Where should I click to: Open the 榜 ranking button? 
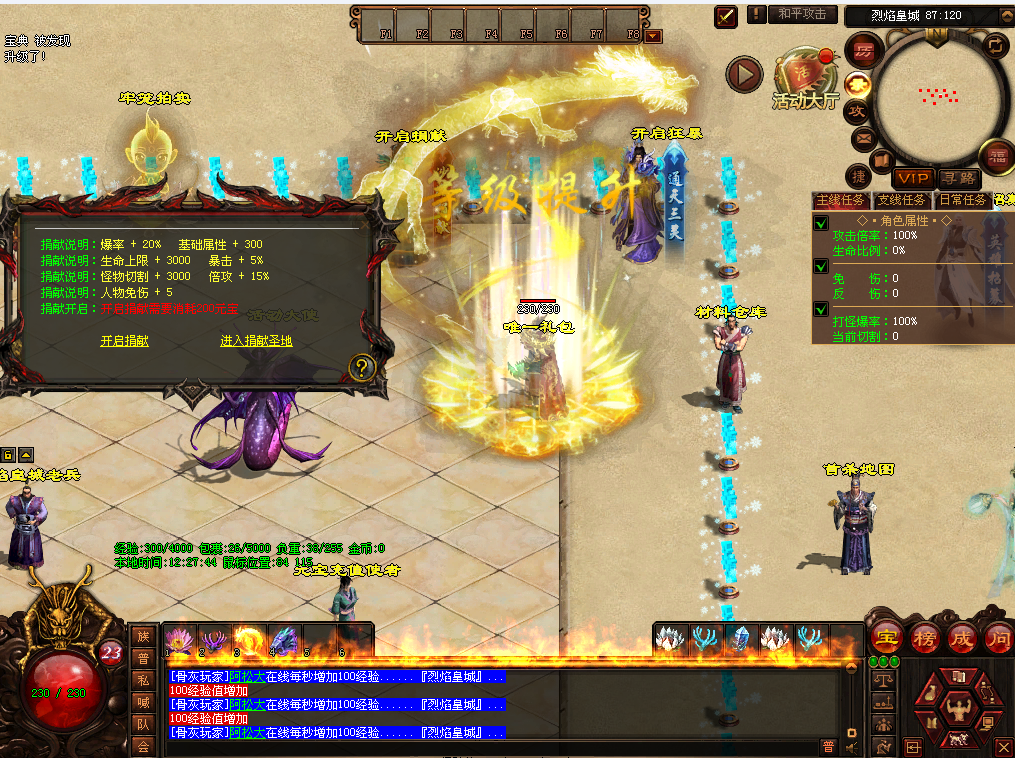[x=925, y=639]
